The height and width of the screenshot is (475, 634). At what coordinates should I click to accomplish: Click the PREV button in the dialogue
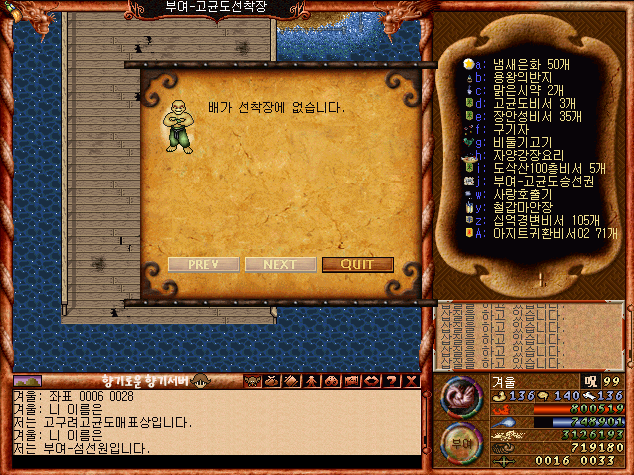(x=203, y=265)
